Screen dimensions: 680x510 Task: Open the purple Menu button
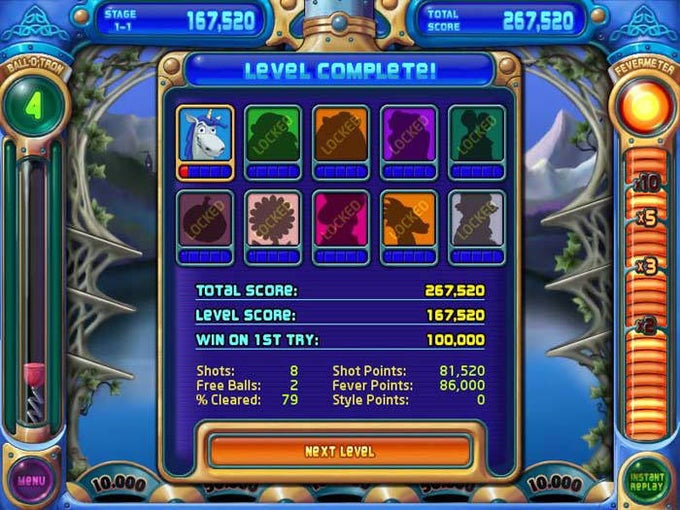[x=33, y=481]
